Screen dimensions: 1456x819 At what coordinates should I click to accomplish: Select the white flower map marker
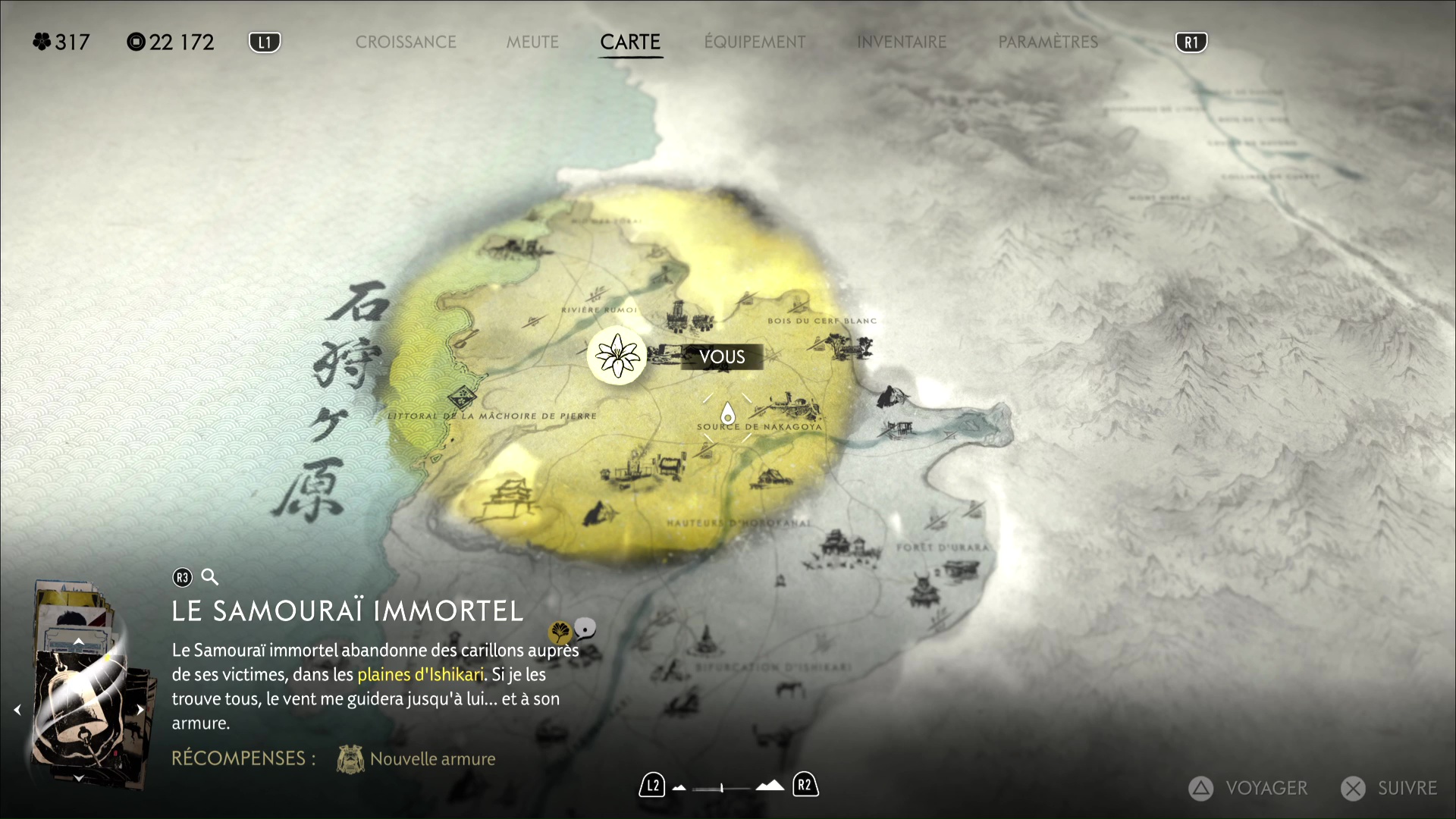[617, 356]
